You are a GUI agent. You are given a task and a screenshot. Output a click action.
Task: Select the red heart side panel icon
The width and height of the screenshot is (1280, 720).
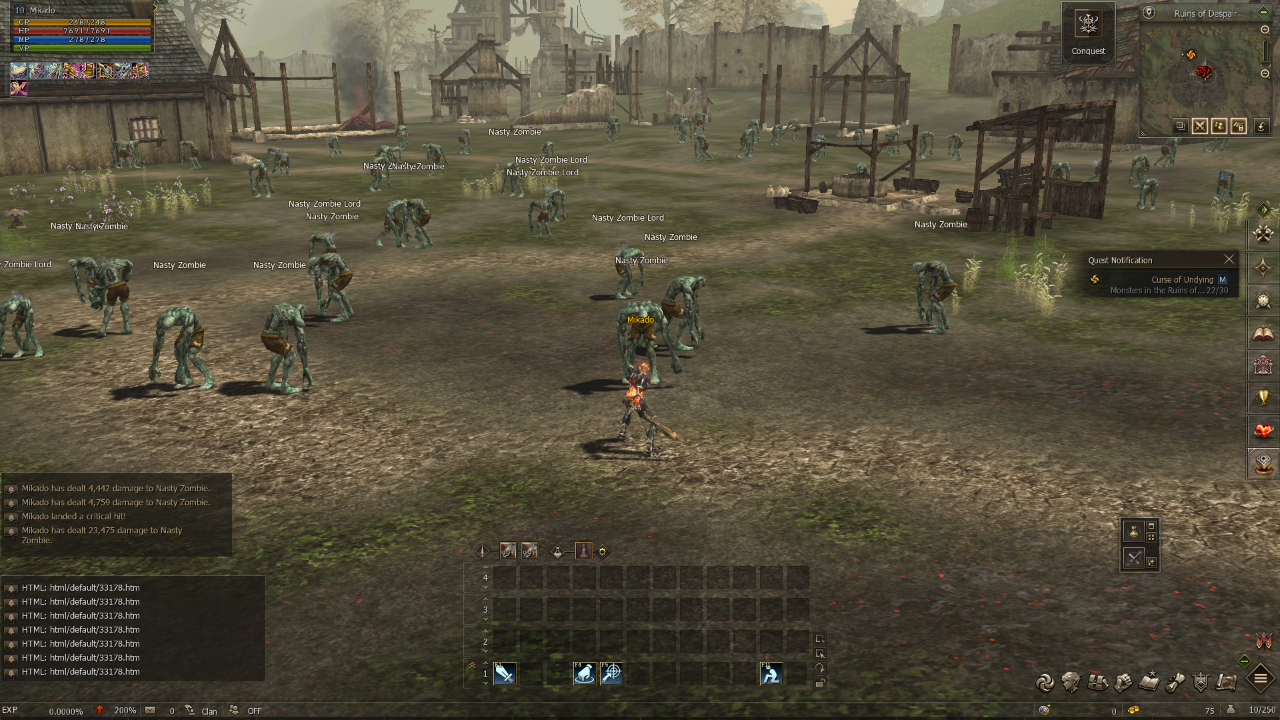point(1264,431)
